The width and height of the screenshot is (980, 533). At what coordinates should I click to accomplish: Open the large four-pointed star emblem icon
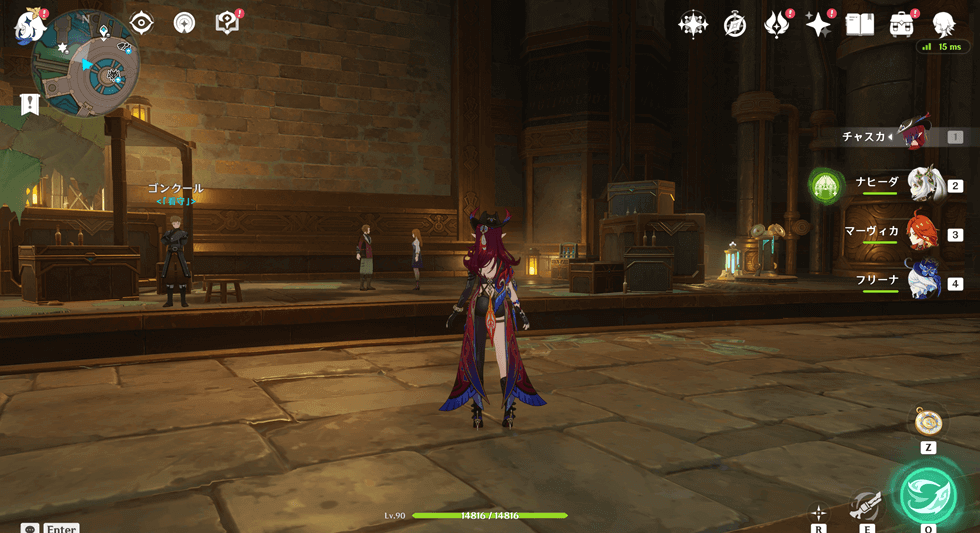click(x=693, y=25)
